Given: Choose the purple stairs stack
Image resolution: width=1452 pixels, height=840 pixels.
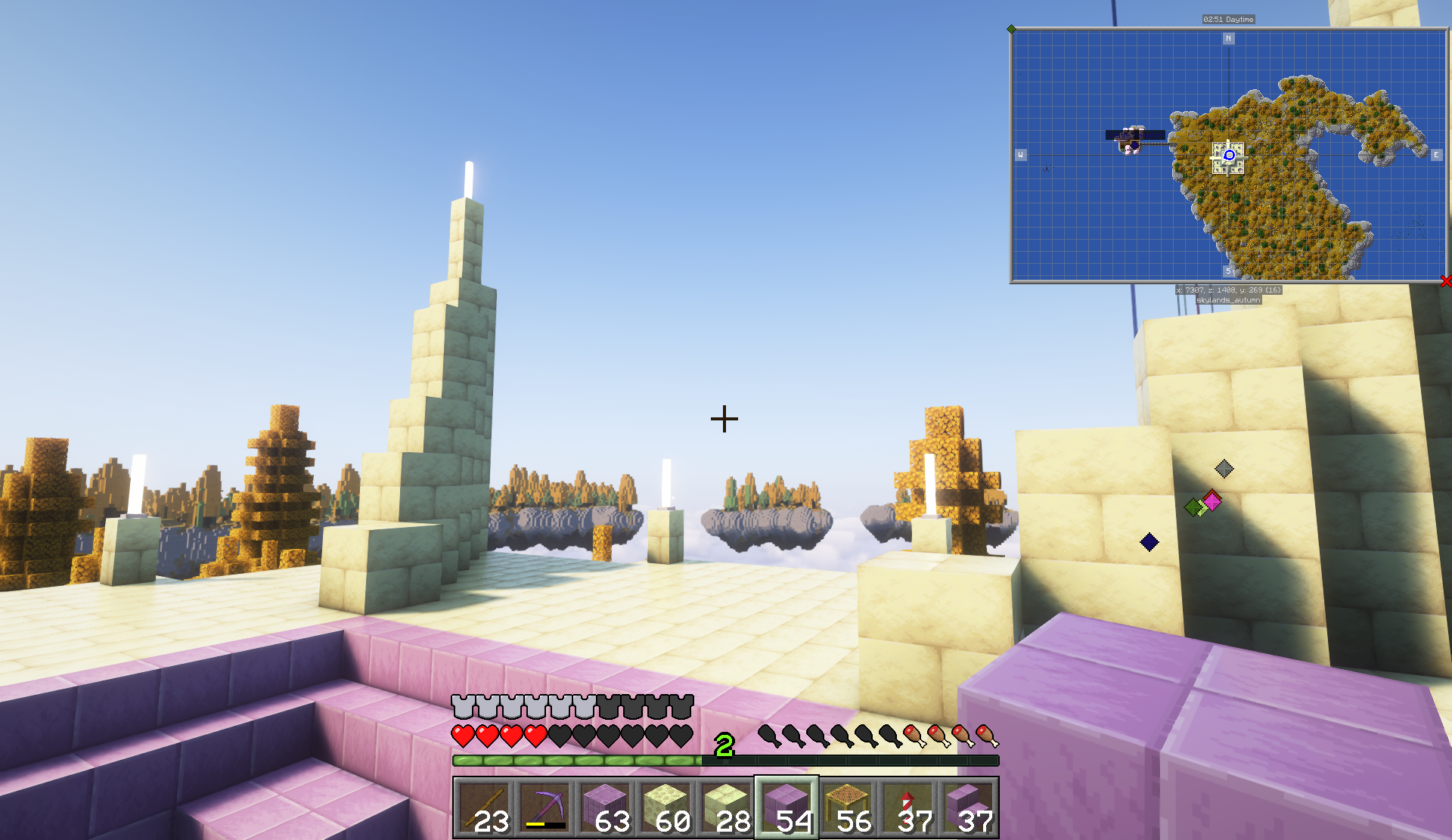Looking at the screenshot, I should coord(968,807).
